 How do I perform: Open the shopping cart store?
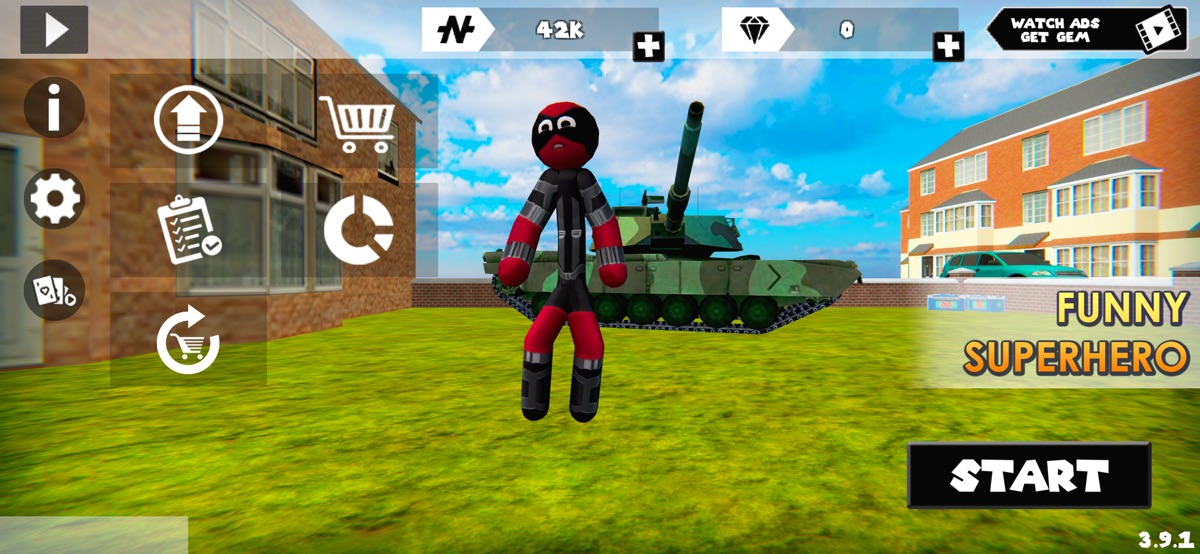pos(357,124)
